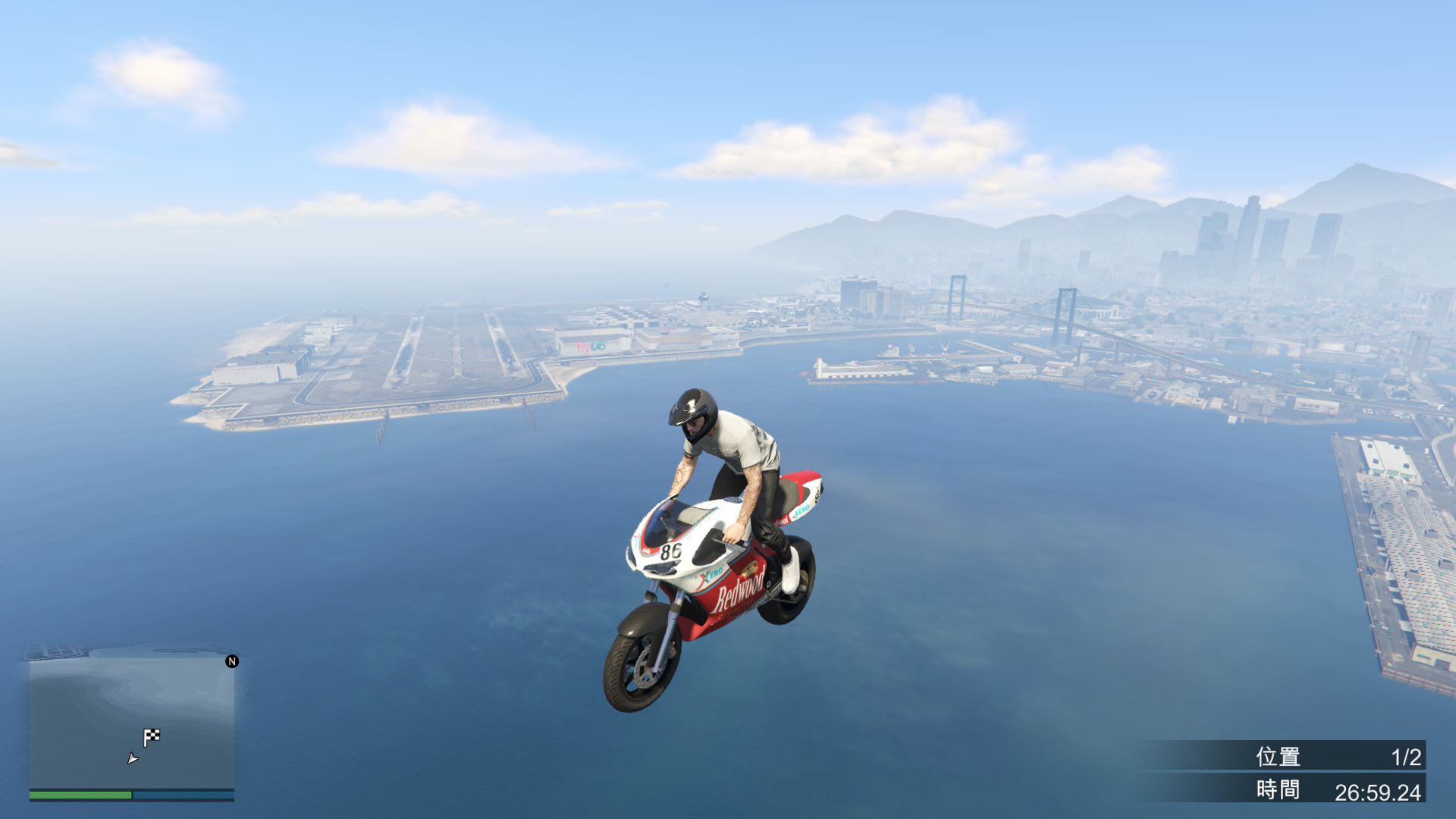Click the north compass indicator on minimap

point(232,661)
